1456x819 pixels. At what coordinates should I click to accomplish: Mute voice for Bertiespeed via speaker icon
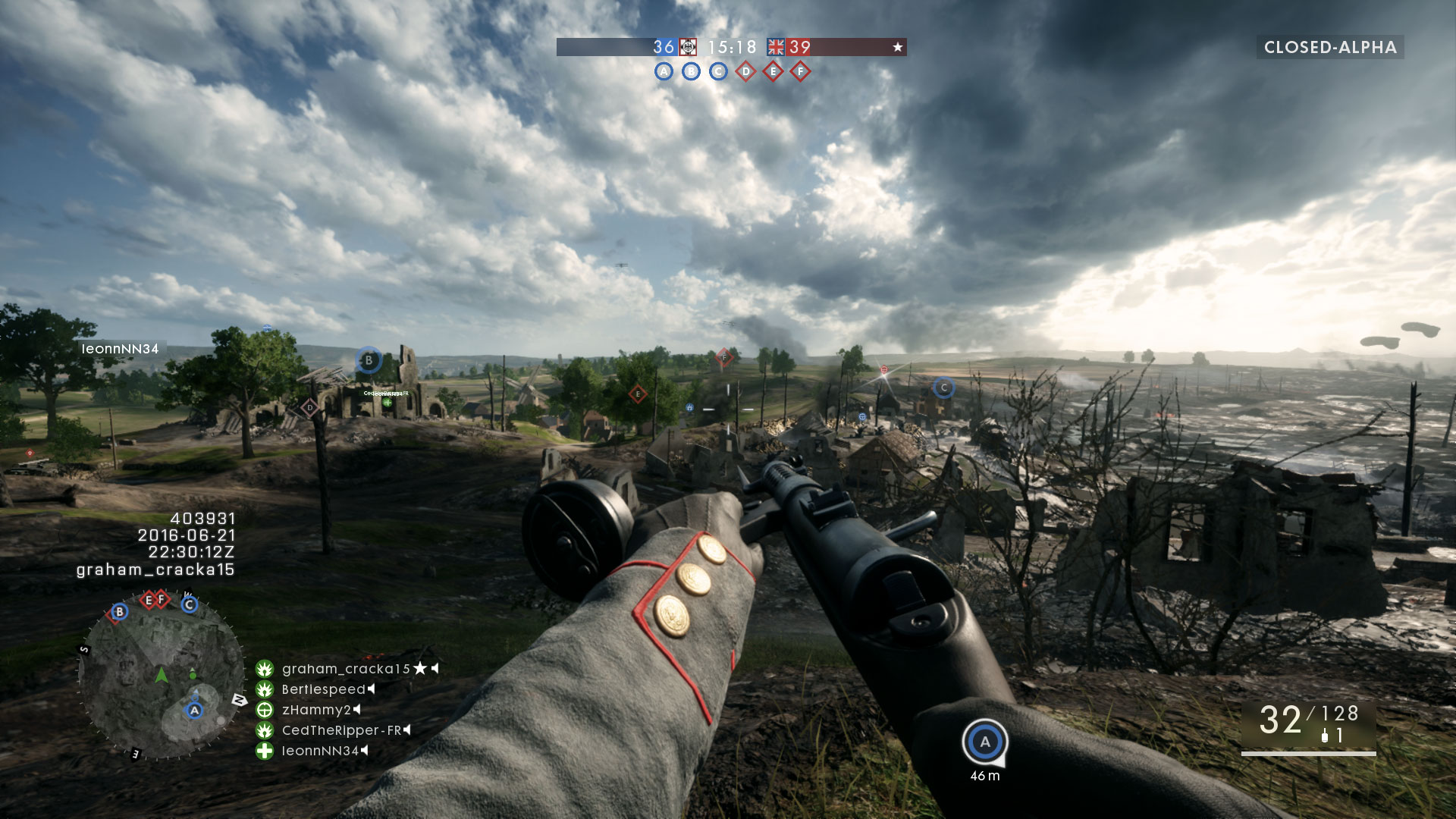[372, 690]
